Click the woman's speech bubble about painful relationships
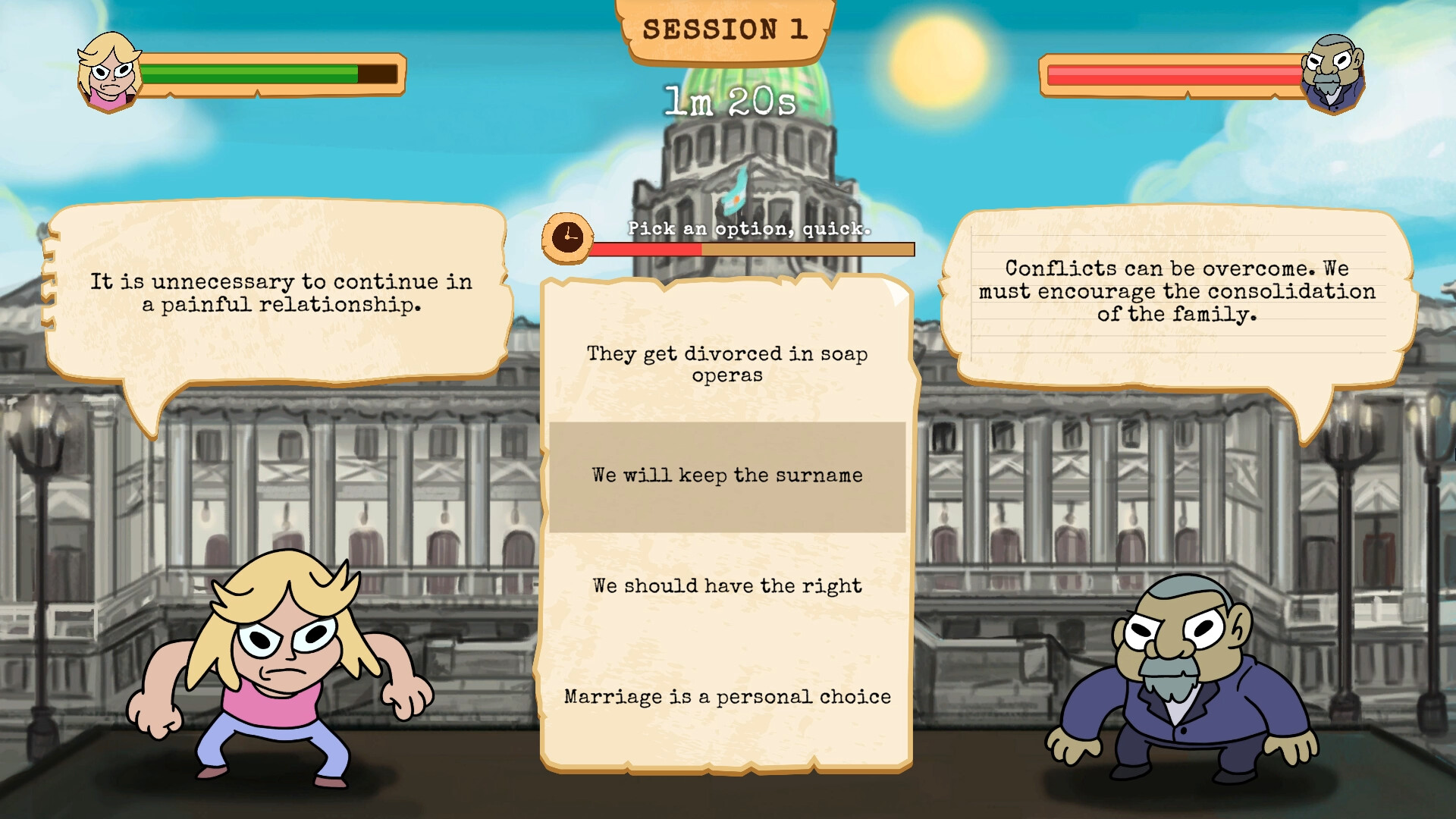 (x=281, y=294)
